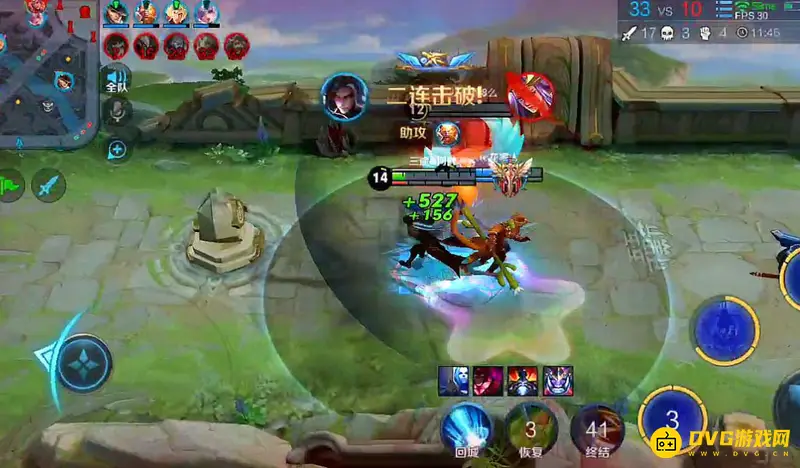The width and height of the screenshot is (800, 468).
Task: Select the red-haired hero target portrait
Action: tap(487, 381)
